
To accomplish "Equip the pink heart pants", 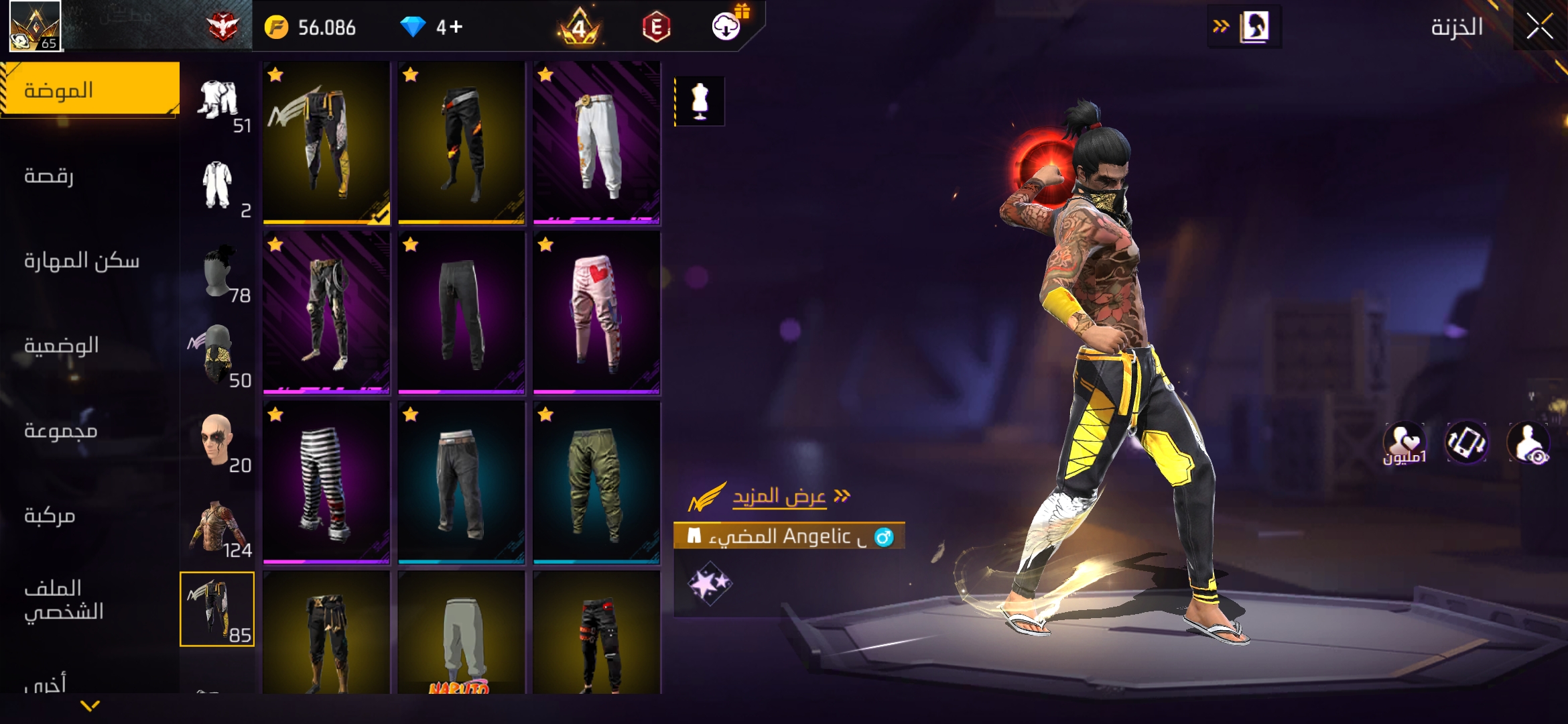I will click(596, 312).
